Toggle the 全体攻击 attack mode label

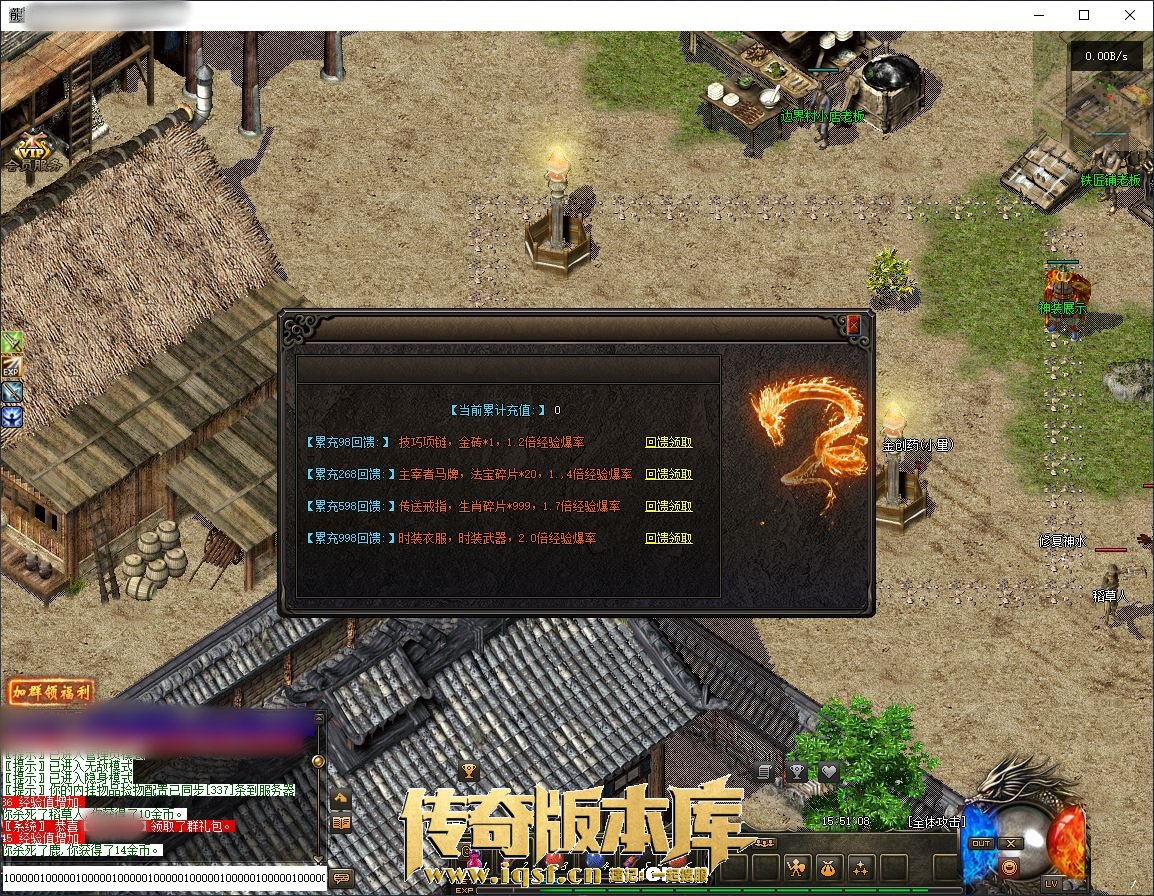coord(937,822)
